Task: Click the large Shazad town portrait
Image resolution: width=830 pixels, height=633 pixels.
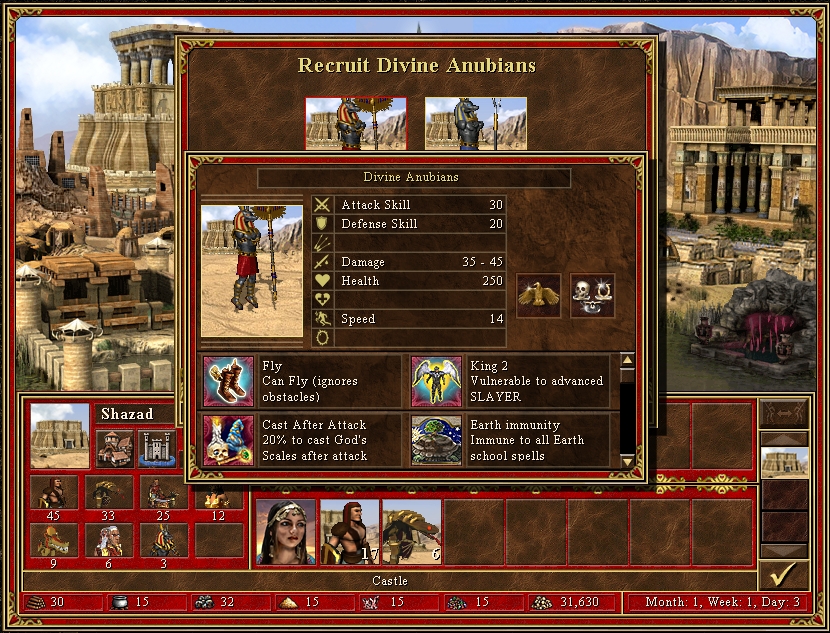Action: click(59, 435)
